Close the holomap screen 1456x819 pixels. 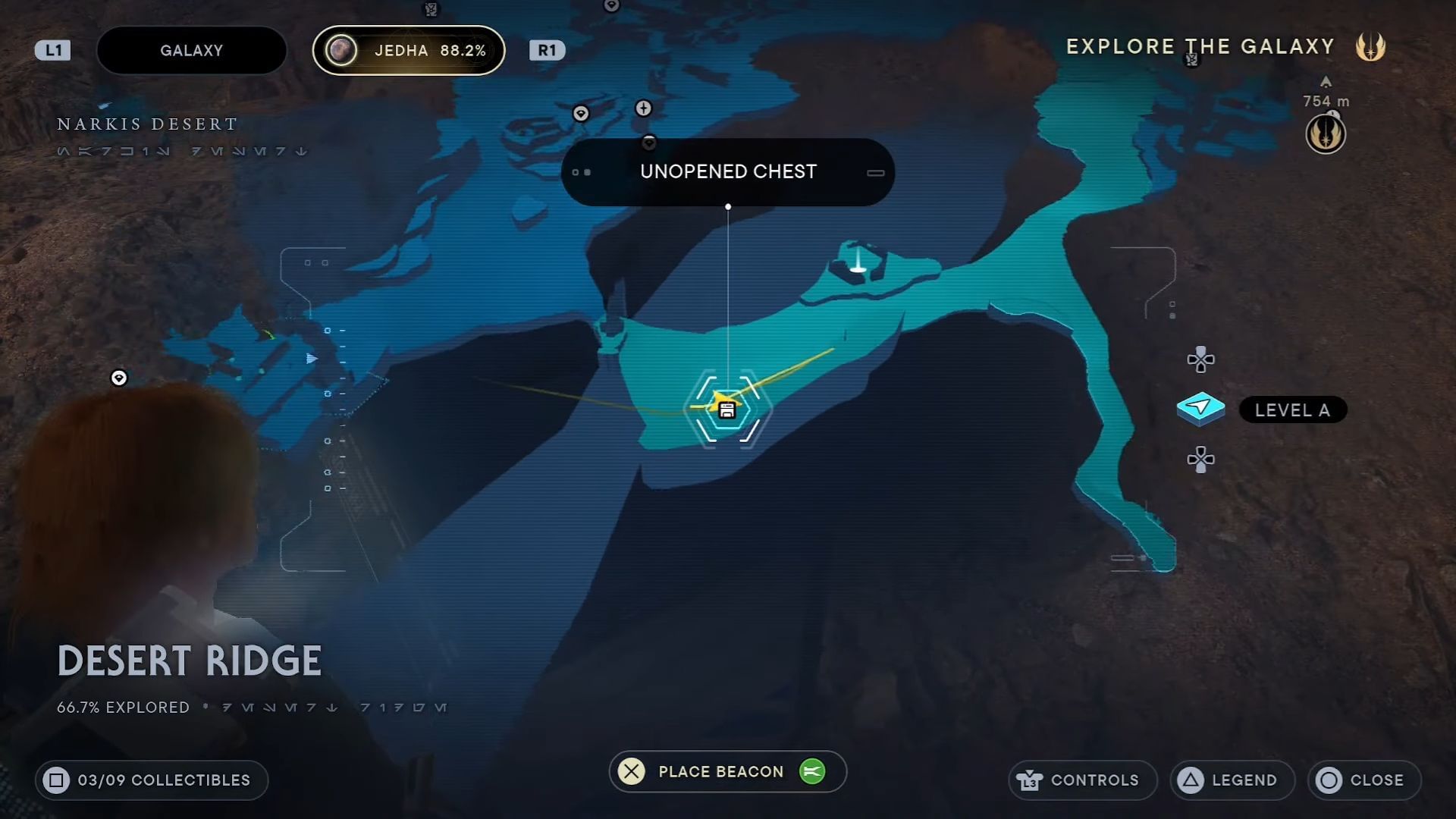1364,780
